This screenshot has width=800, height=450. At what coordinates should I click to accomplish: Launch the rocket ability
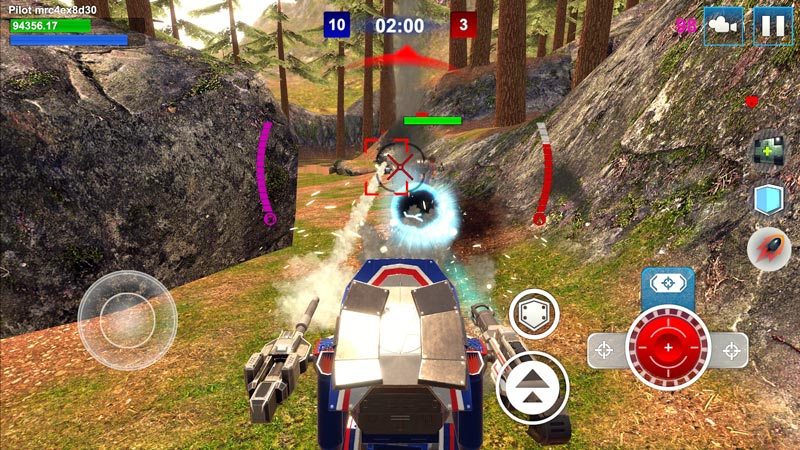[x=768, y=247]
